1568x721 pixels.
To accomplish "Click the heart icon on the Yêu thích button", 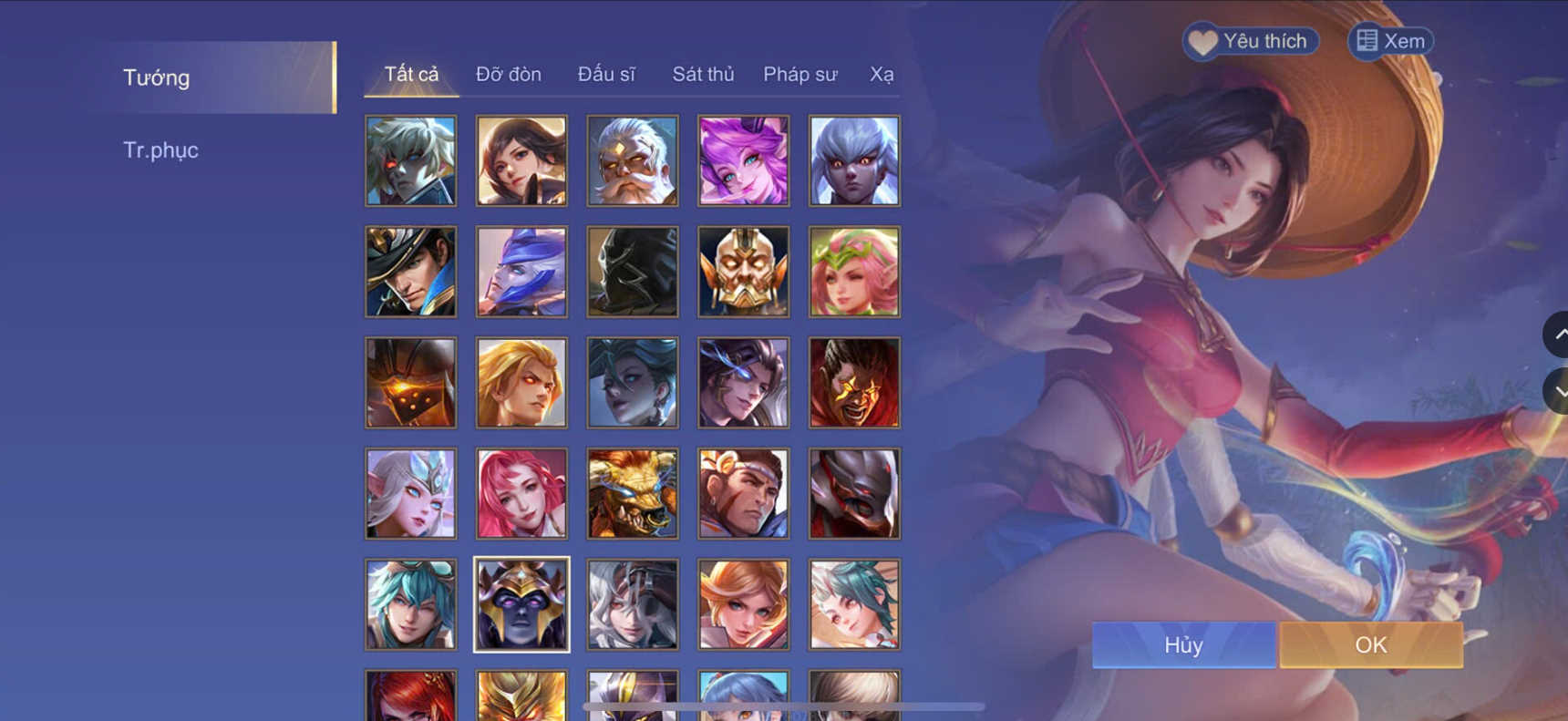I will (1202, 40).
